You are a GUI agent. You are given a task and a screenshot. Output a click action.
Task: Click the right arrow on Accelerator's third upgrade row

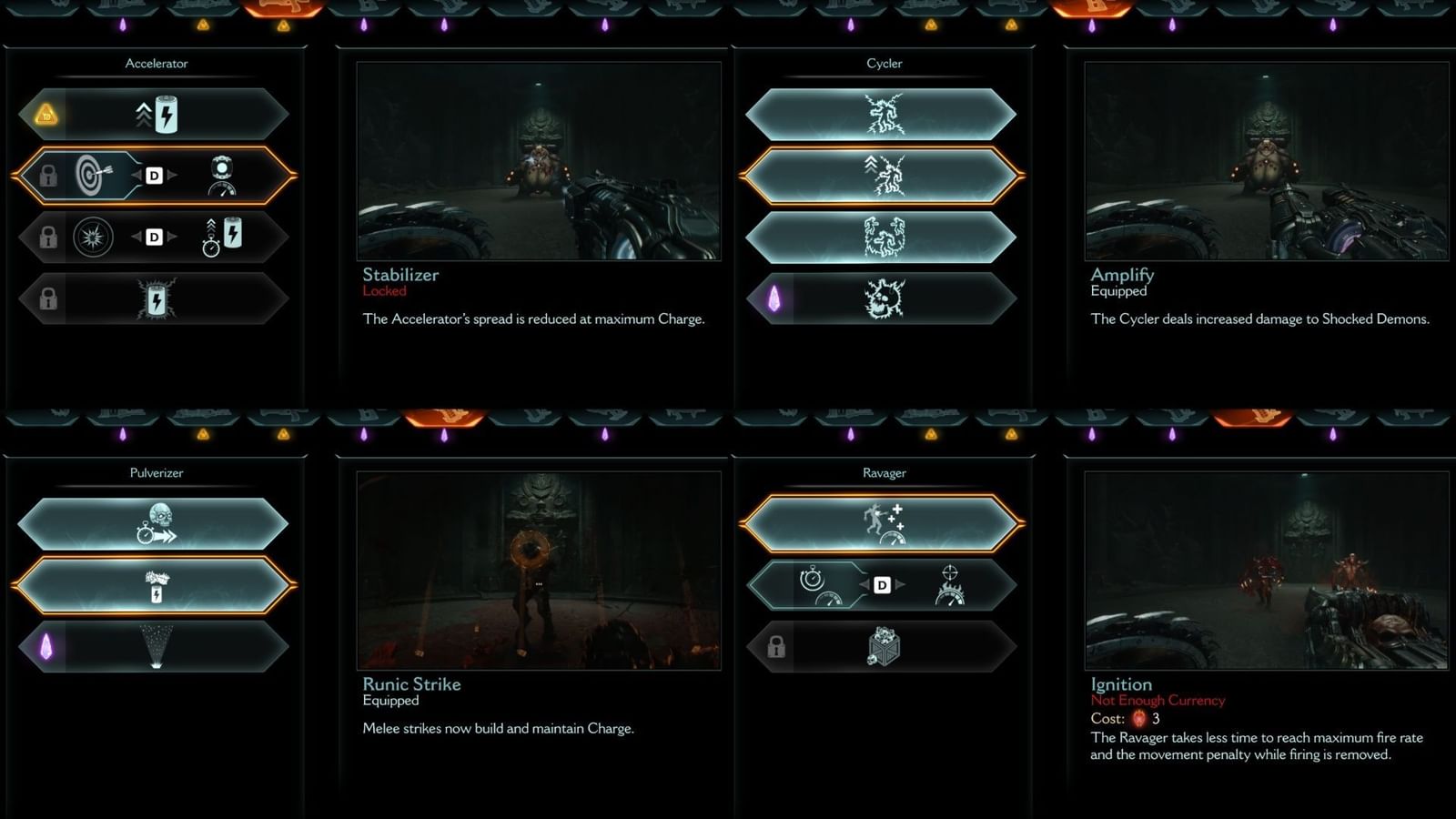point(173,236)
